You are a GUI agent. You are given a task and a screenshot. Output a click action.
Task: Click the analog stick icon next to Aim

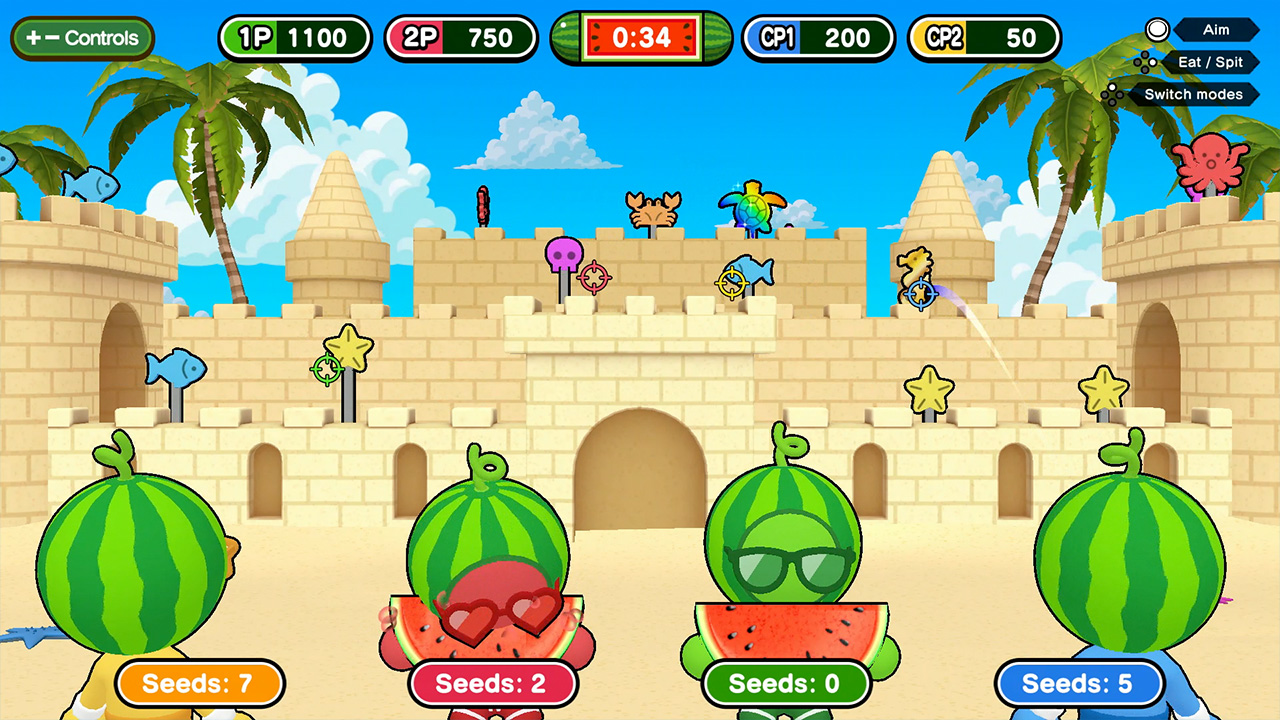pyautogui.click(x=1157, y=30)
